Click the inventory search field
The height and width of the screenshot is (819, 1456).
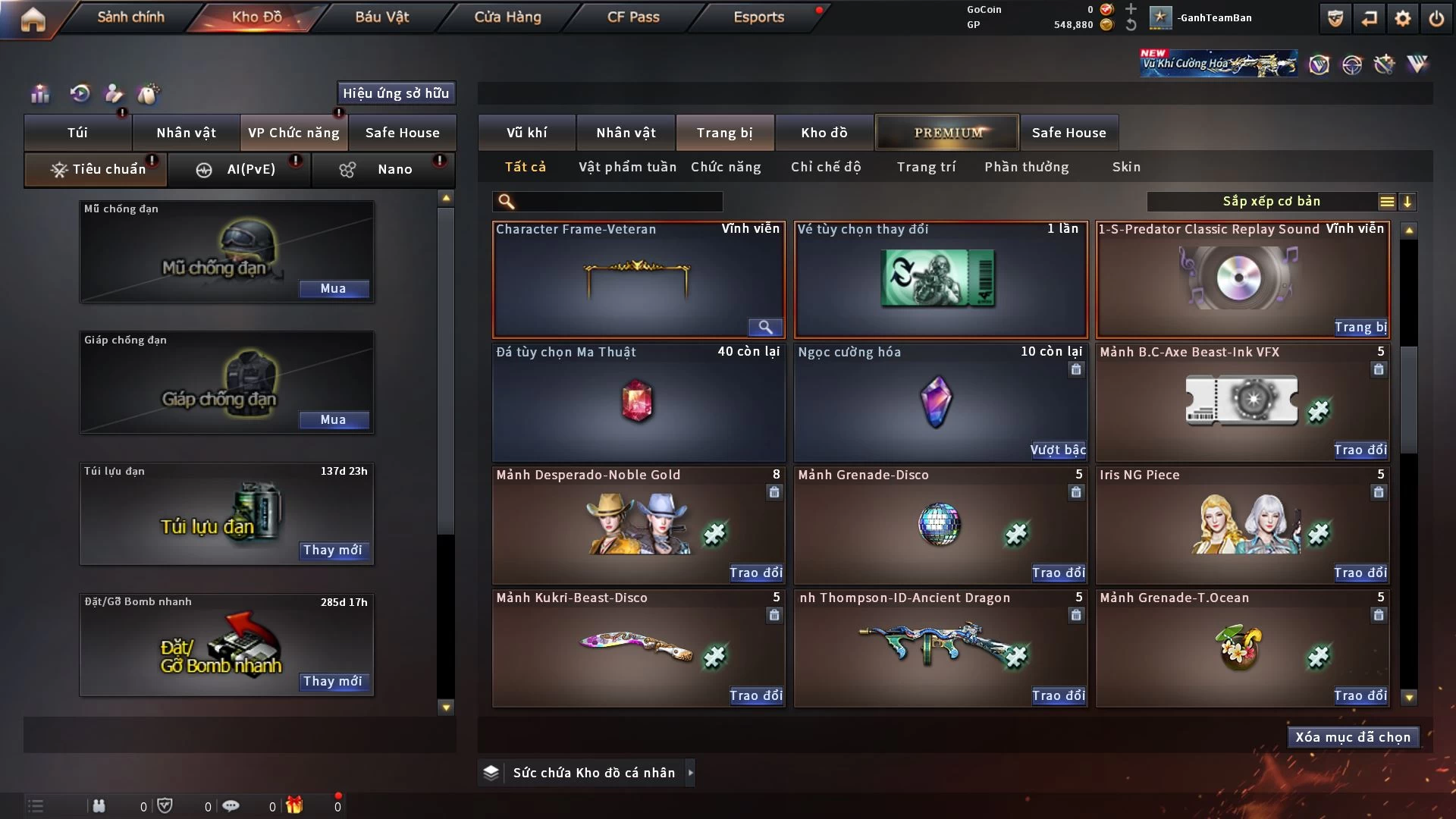coord(618,201)
